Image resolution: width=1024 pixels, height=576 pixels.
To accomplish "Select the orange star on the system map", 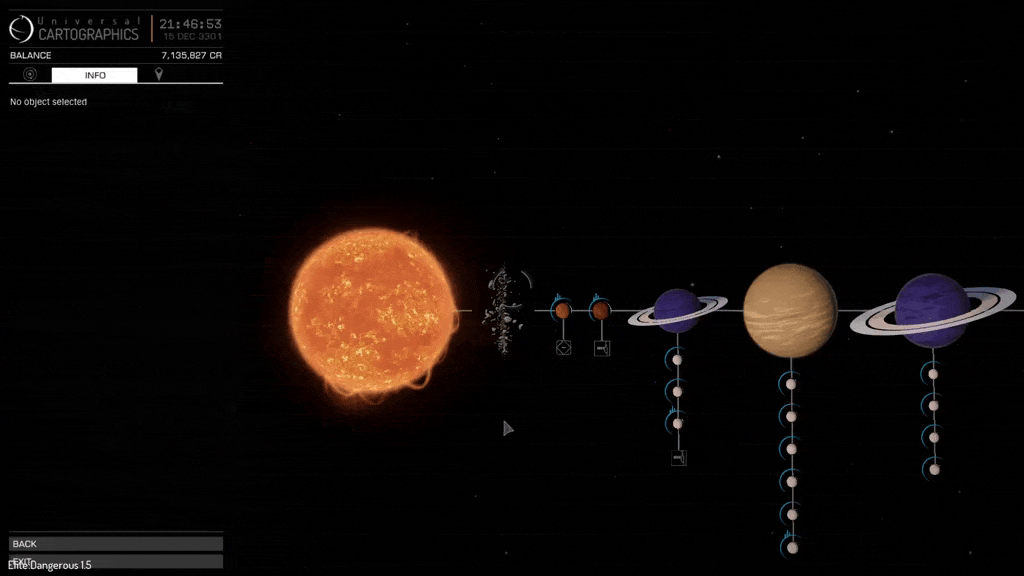I will 372,310.
